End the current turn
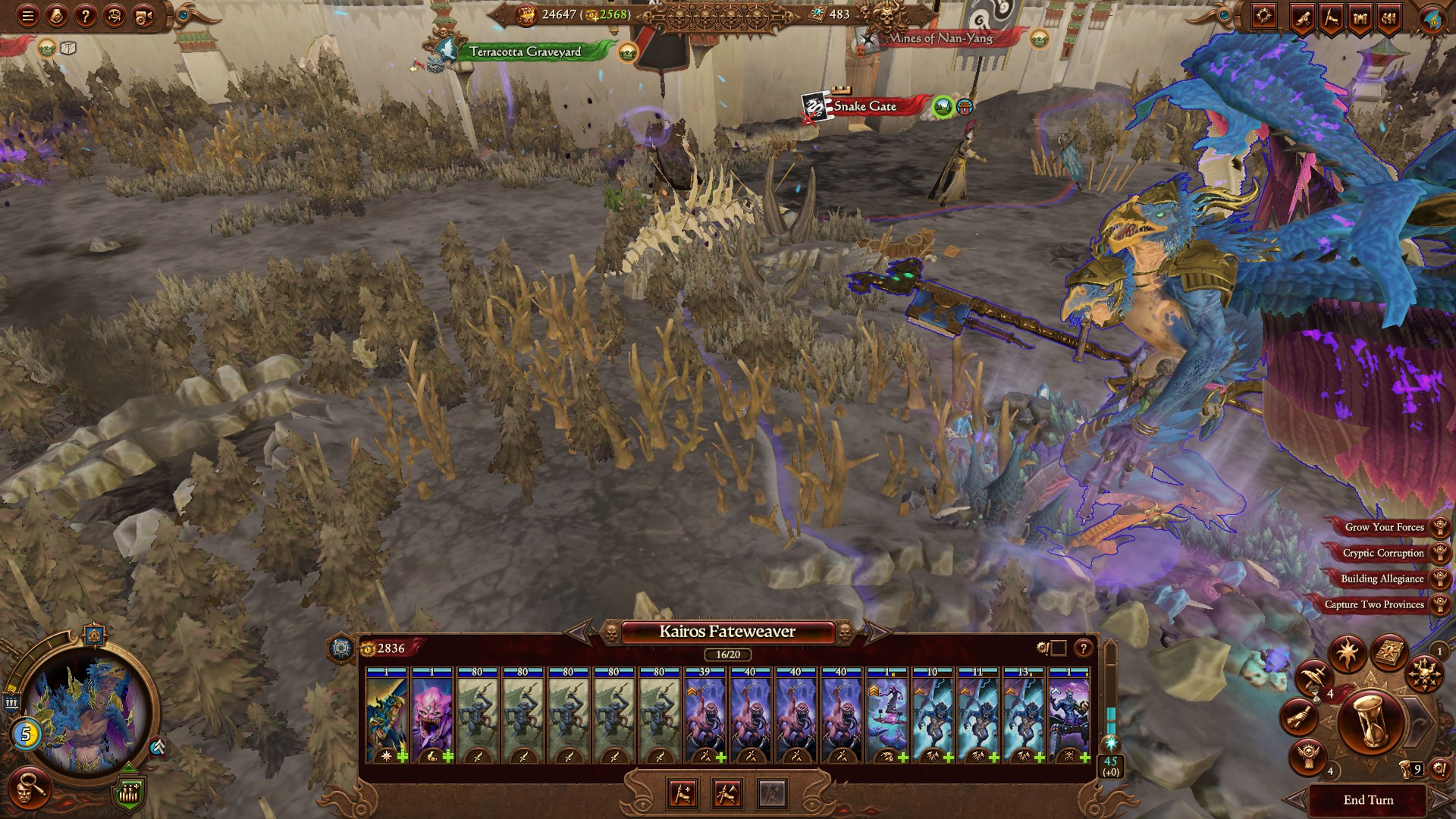The image size is (1456, 819). coord(1368,800)
